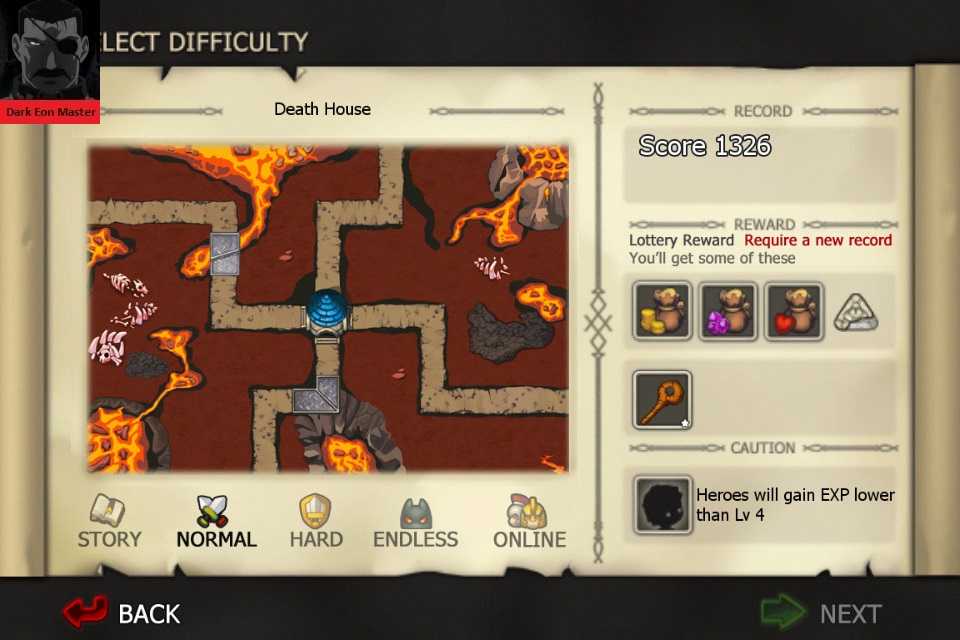Go back with the BACK button
This screenshot has height=640, width=960.
tap(122, 612)
